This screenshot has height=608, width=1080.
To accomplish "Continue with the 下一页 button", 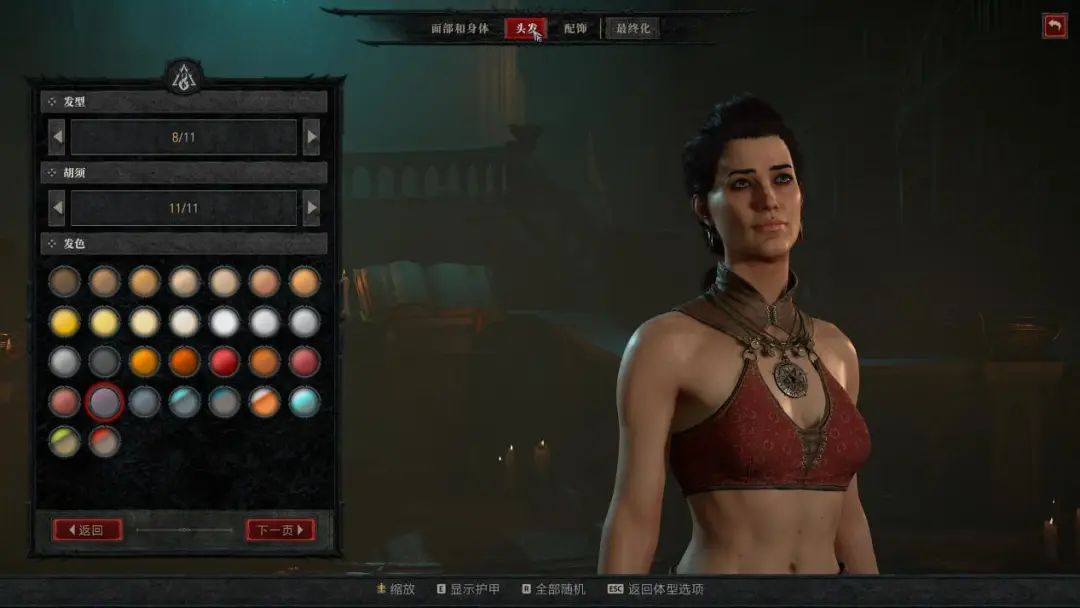I will pyautogui.click(x=280, y=530).
